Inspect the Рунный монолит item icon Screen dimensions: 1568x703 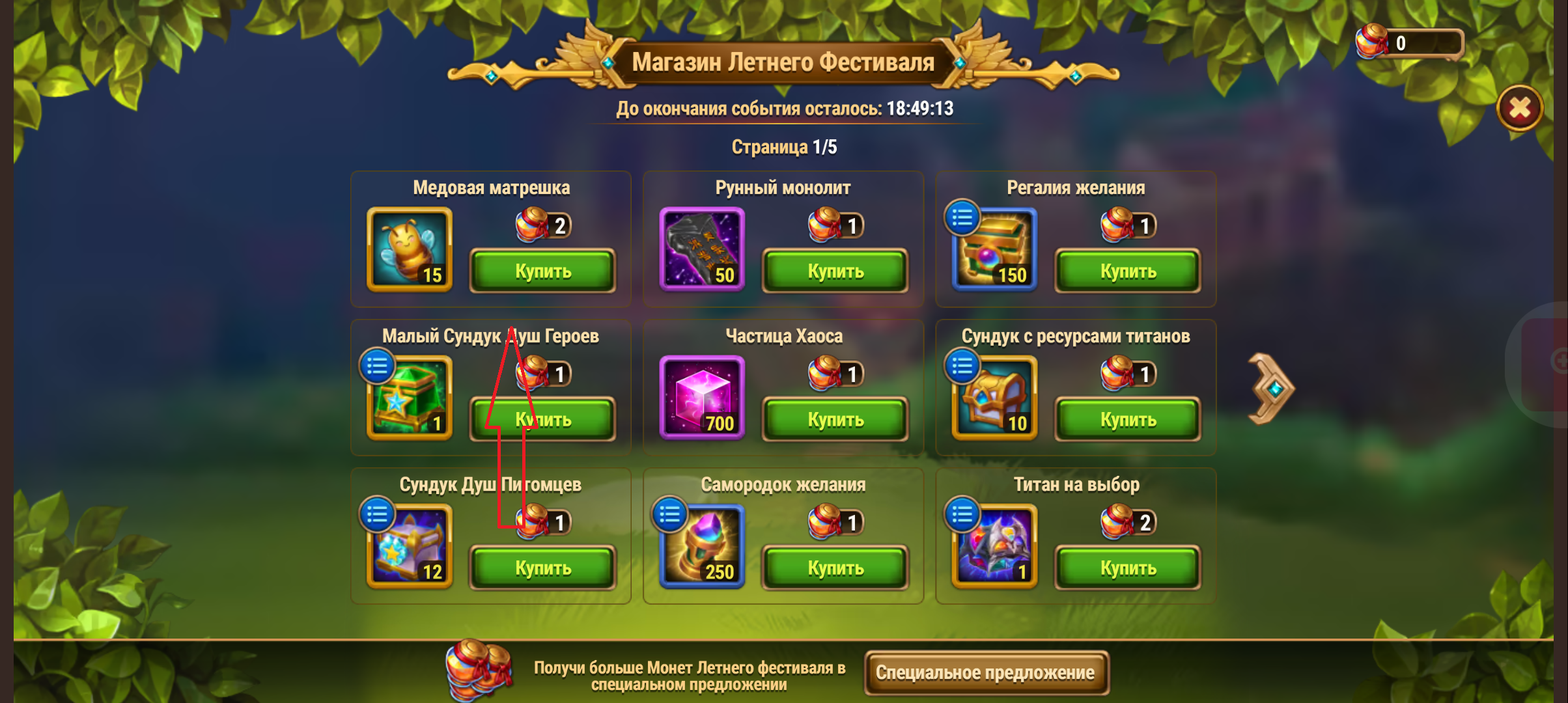tap(702, 249)
